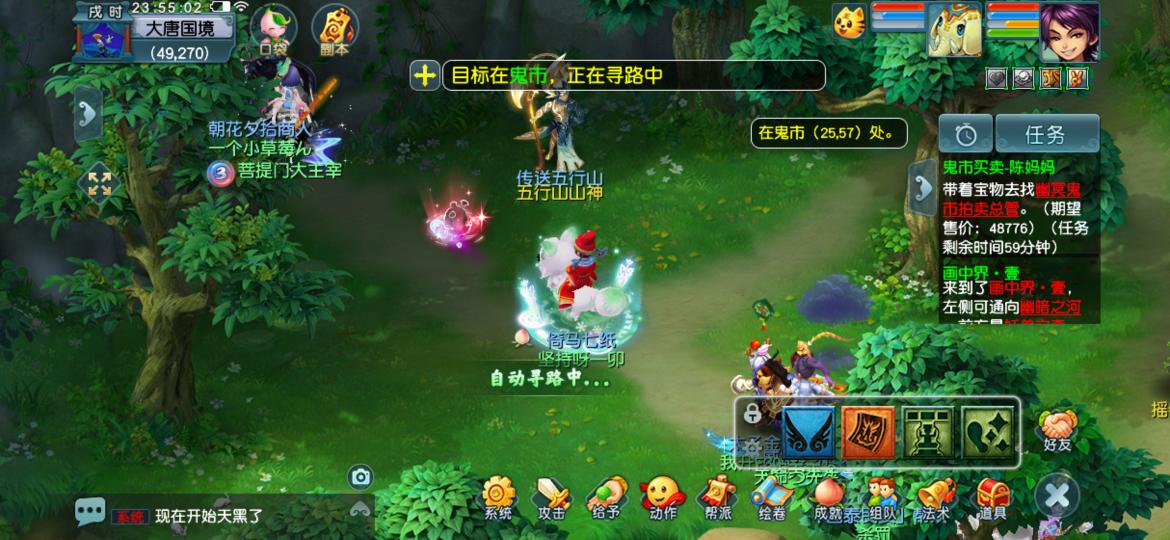
Task: Open the 系统 system settings menu
Action: pos(497,497)
